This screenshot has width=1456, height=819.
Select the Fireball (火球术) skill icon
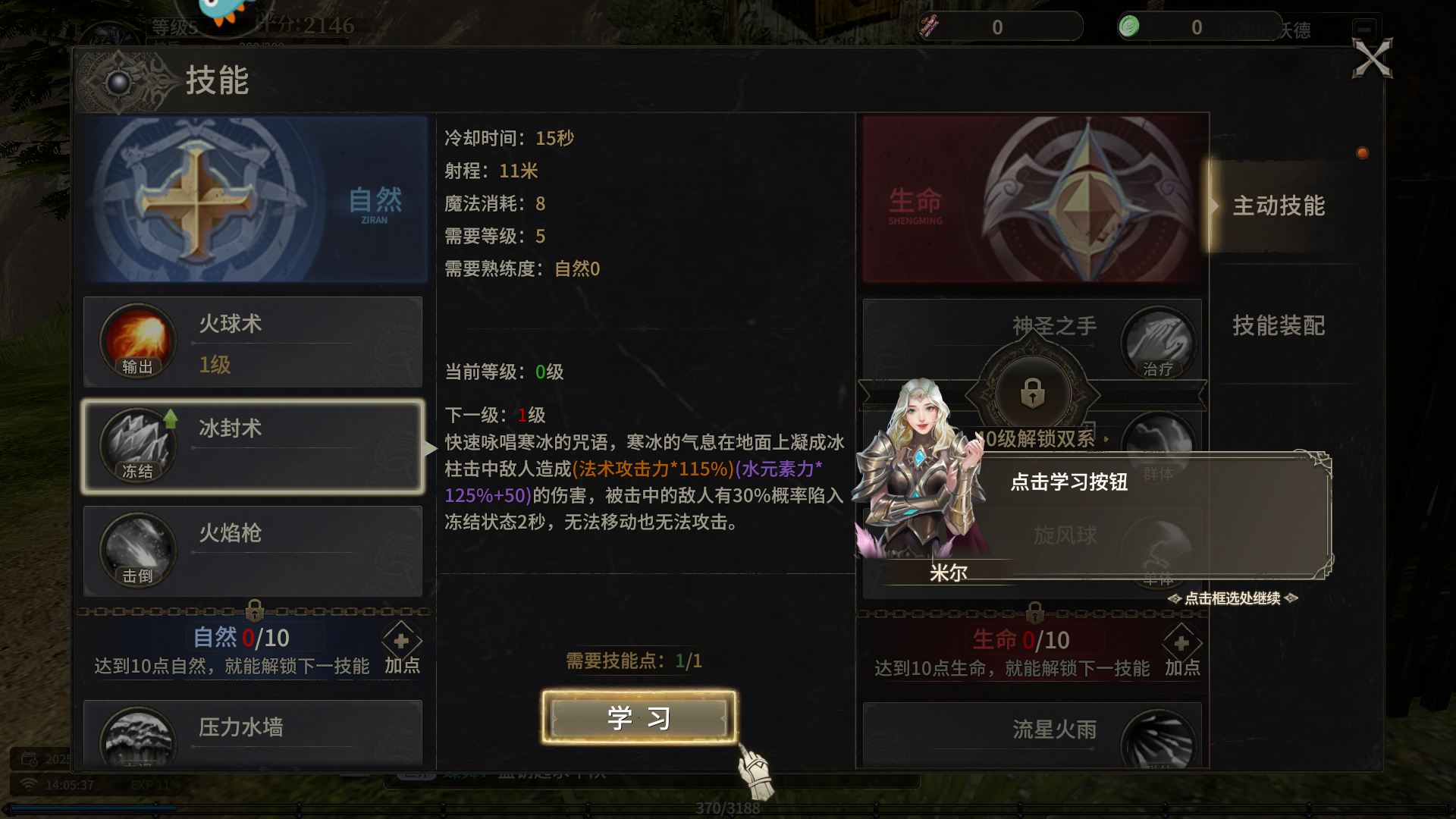[x=136, y=341]
